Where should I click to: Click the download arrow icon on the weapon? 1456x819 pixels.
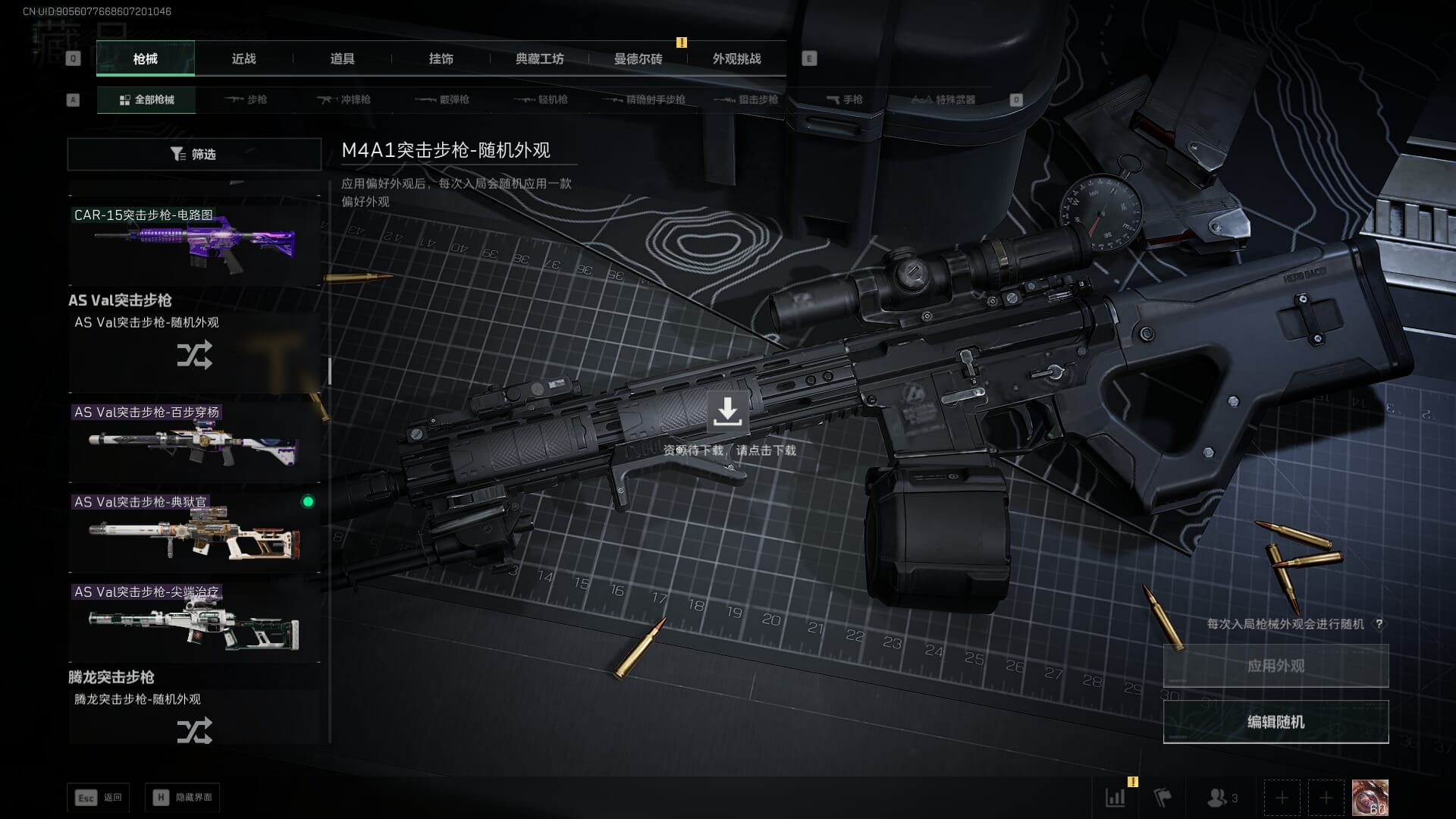[x=727, y=411]
